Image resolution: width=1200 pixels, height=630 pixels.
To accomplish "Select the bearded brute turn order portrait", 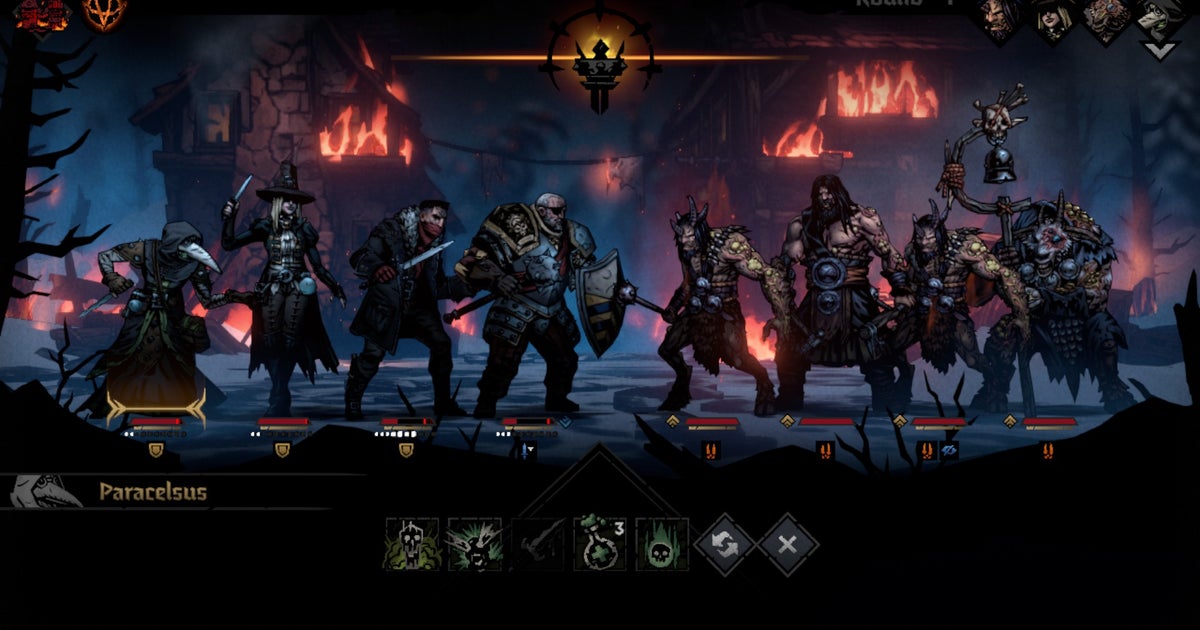I will click(999, 19).
